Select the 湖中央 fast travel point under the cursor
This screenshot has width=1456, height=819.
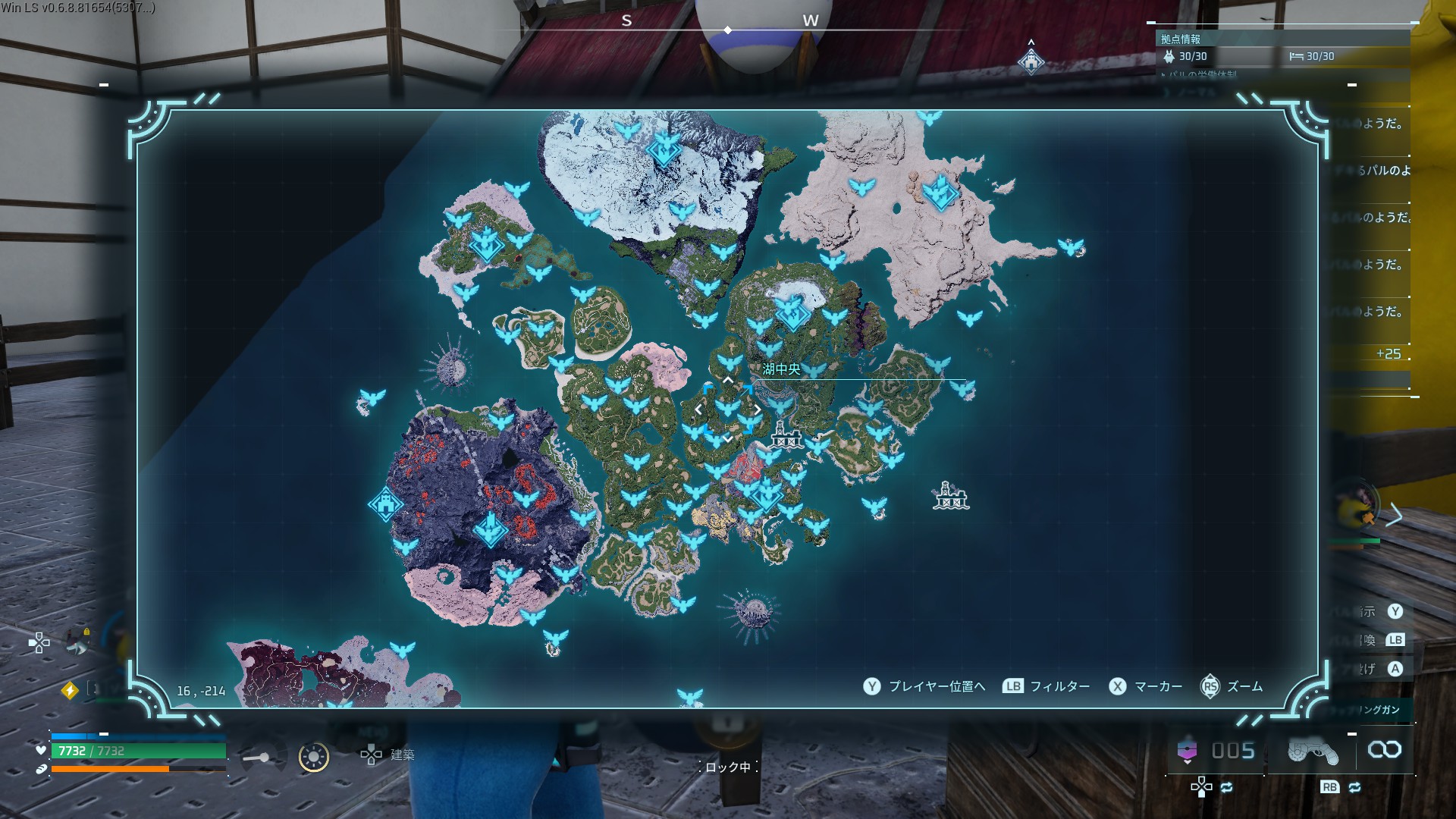727,409
